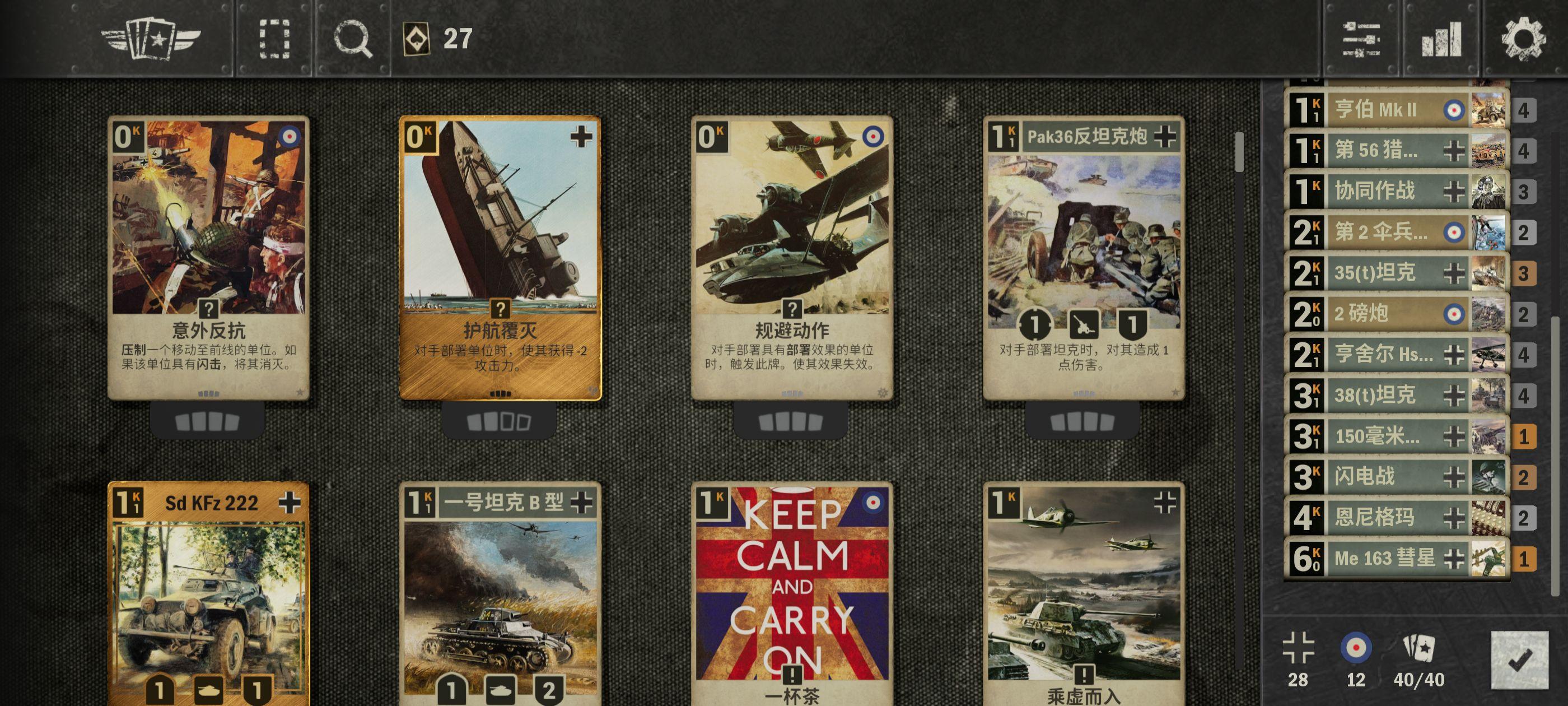Tap the winged cards deck logo
Screen dimensions: 1568x706
coord(151,38)
